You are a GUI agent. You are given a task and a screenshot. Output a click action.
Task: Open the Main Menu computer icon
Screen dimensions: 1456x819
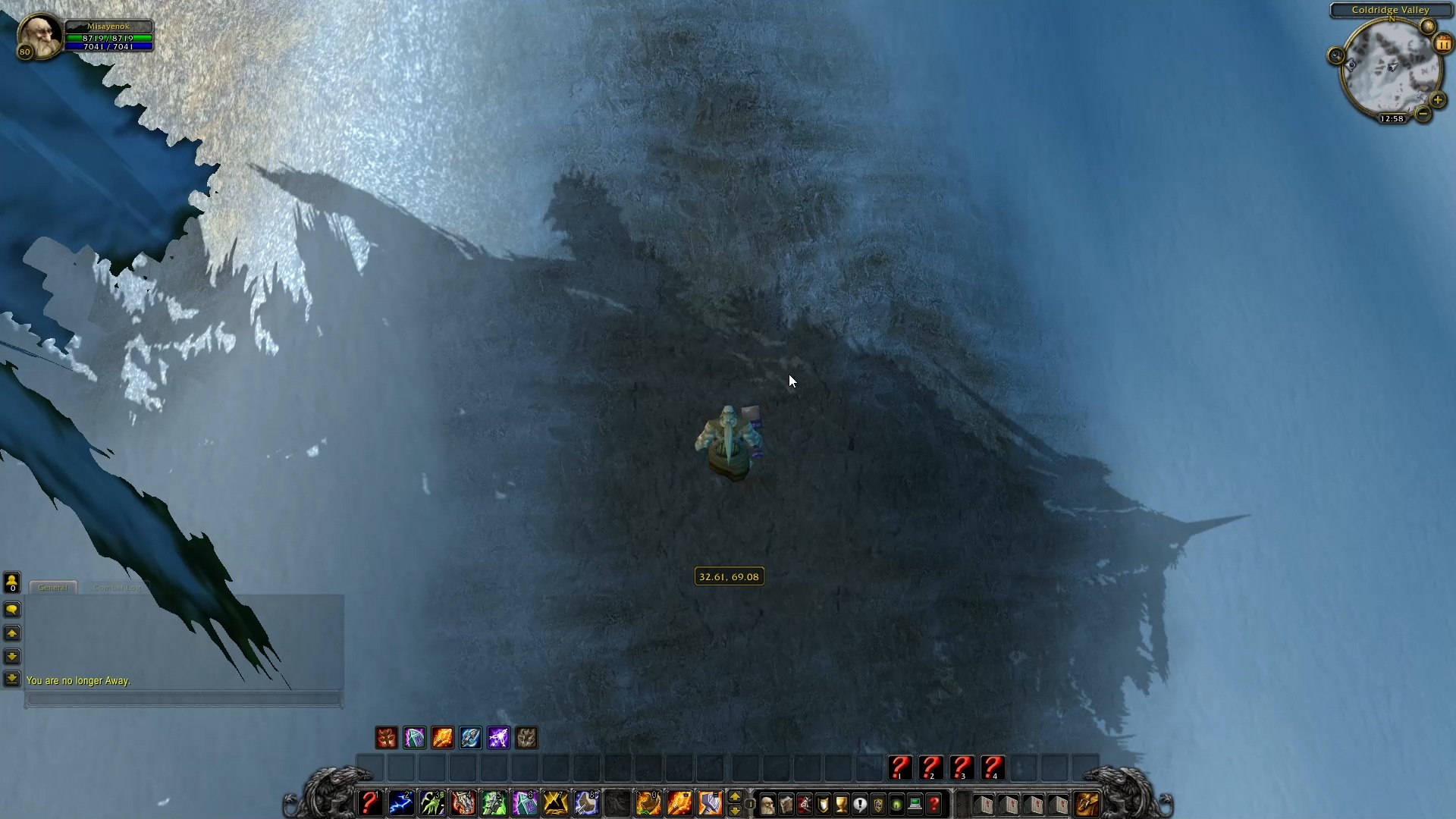(x=915, y=805)
